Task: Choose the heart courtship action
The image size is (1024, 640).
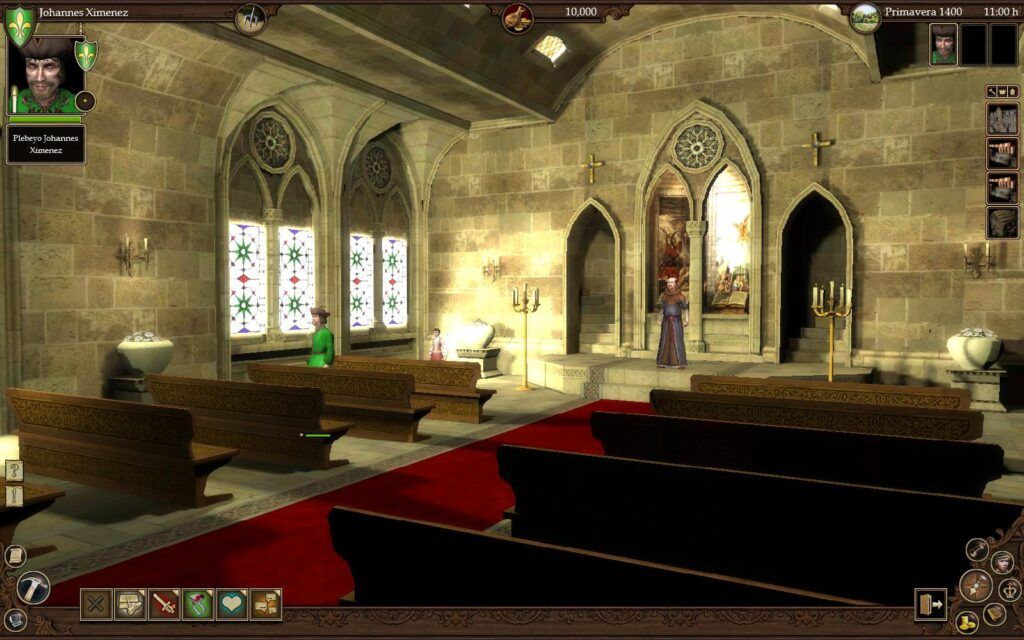Action: click(x=232, y=604)
